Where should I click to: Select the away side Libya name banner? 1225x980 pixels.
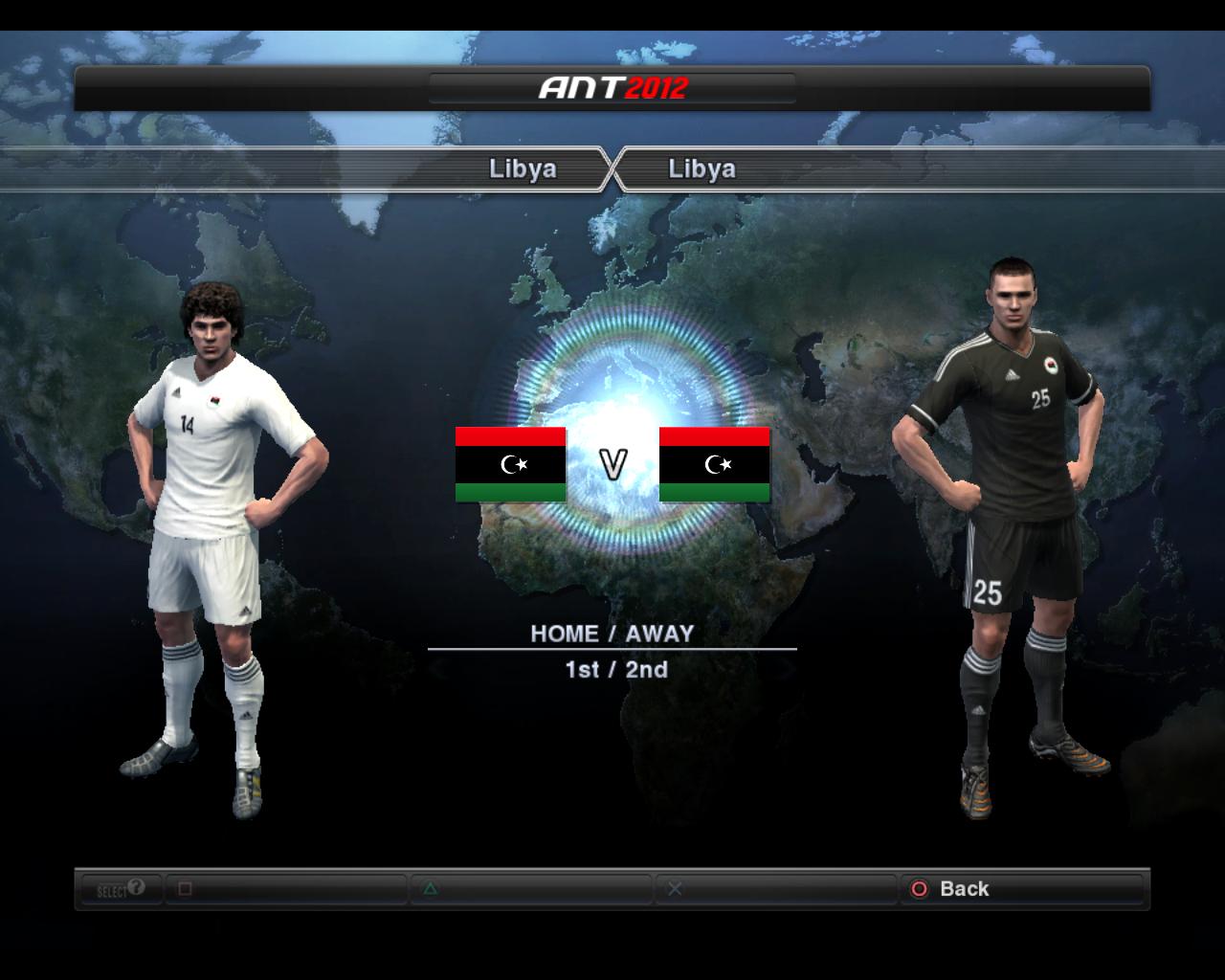[x=702, y=169]
